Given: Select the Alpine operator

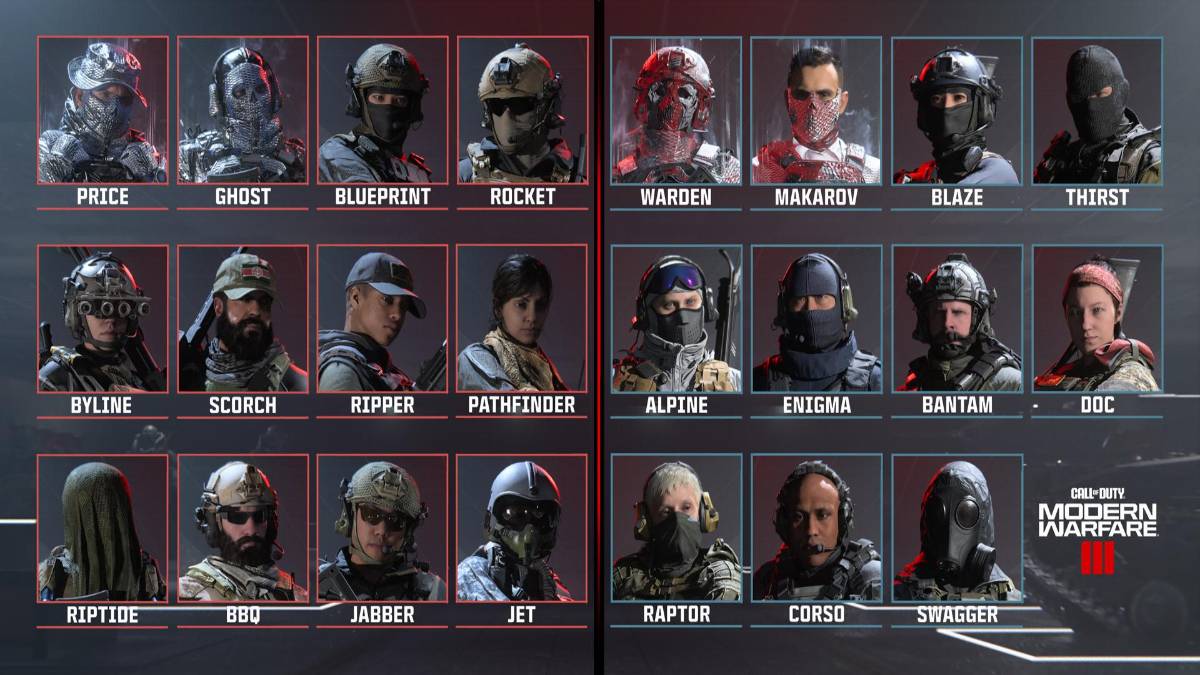Looking at the screenshot, I should (x=676, y=318).
